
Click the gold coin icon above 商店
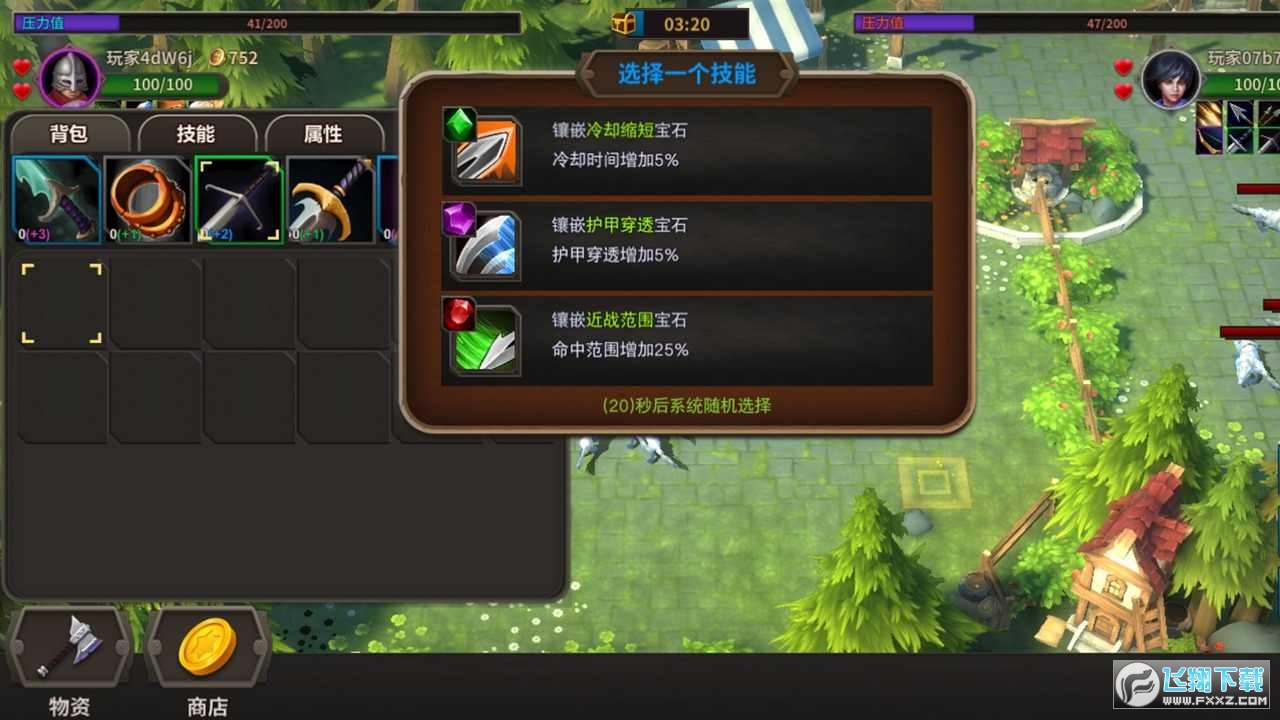[x=205, y=648]
